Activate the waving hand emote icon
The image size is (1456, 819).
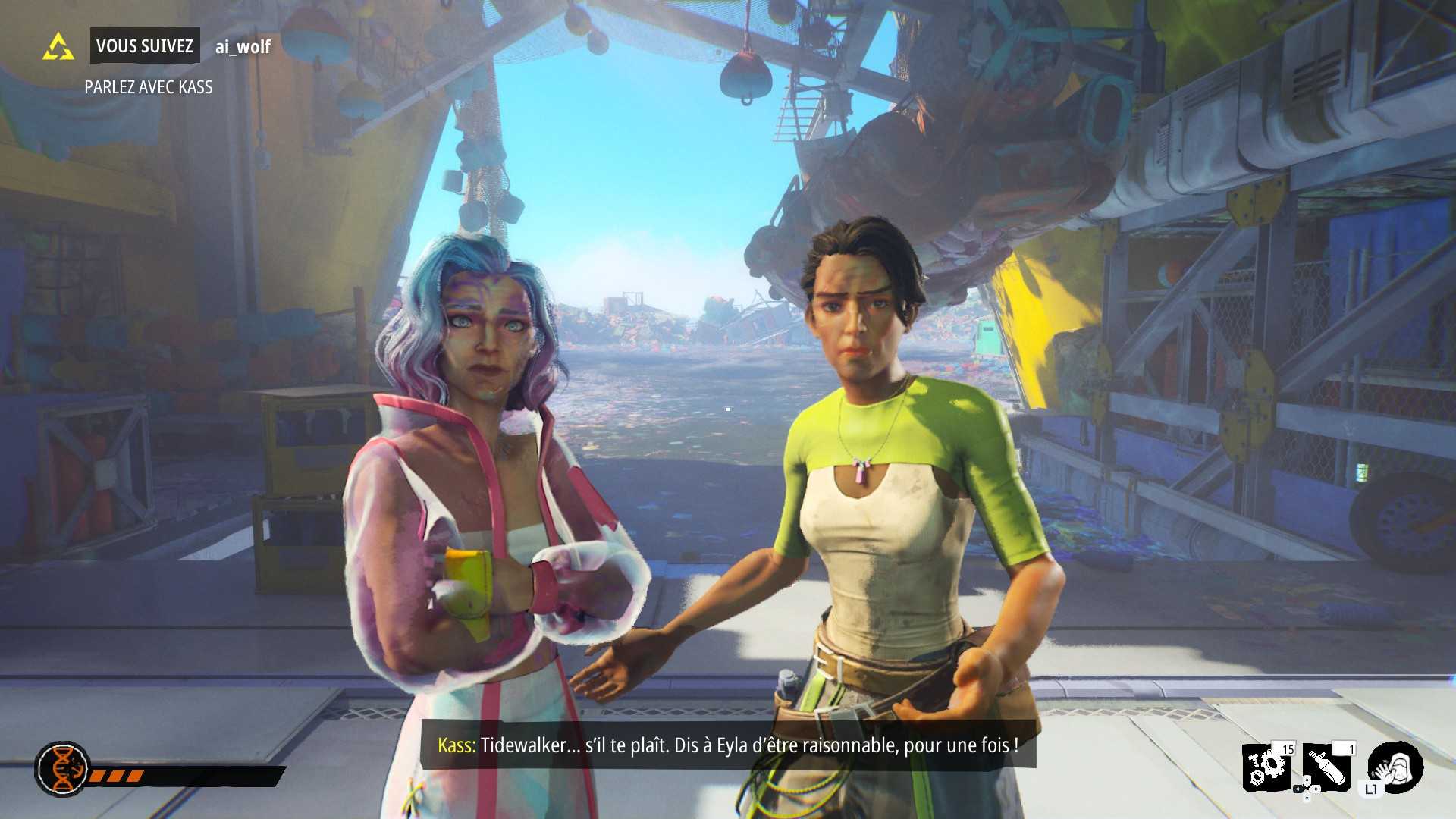coord(1395,766)
